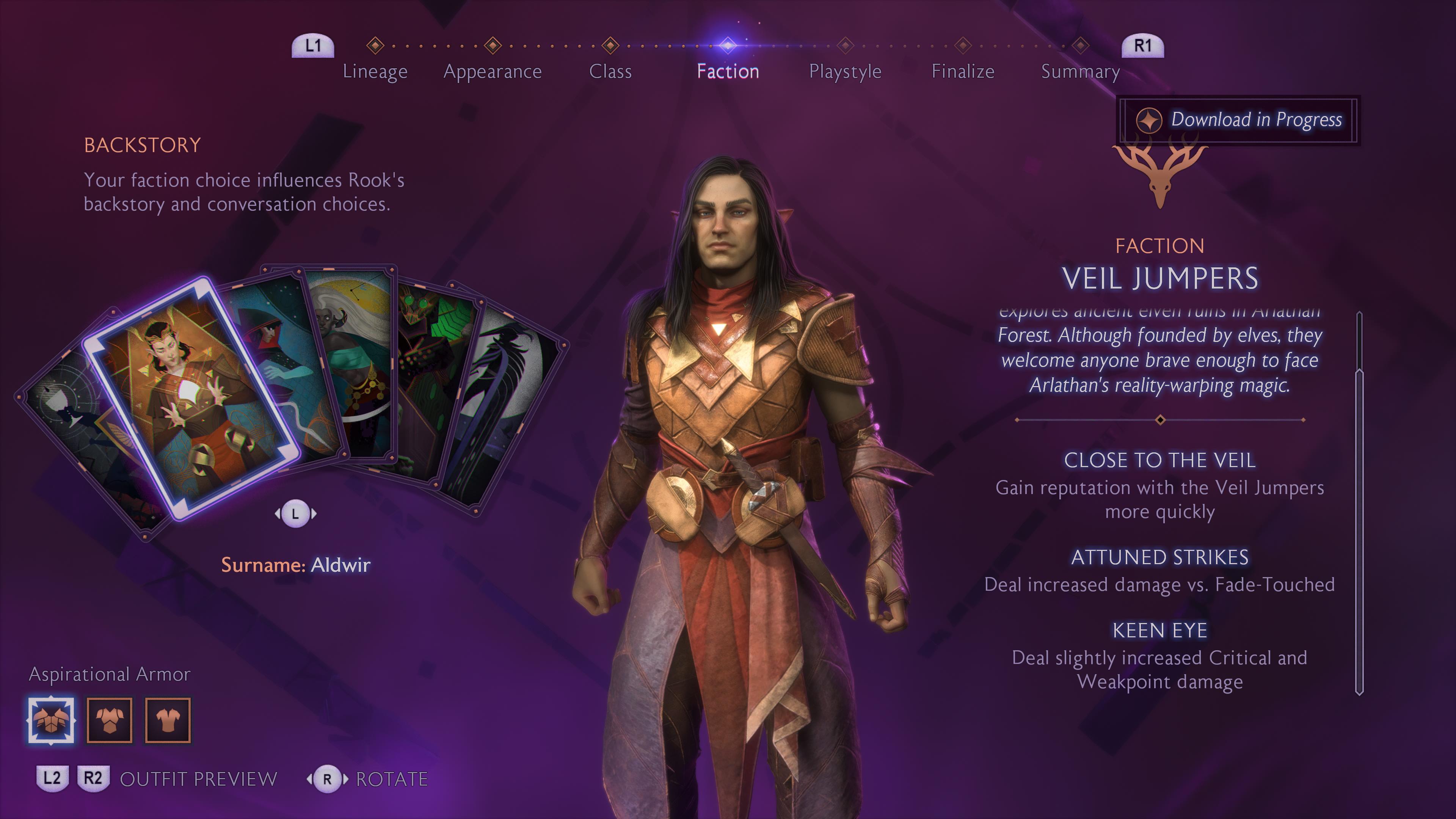
Task: Switch to the Playstyle tab
Action: (x=845, y=71)
